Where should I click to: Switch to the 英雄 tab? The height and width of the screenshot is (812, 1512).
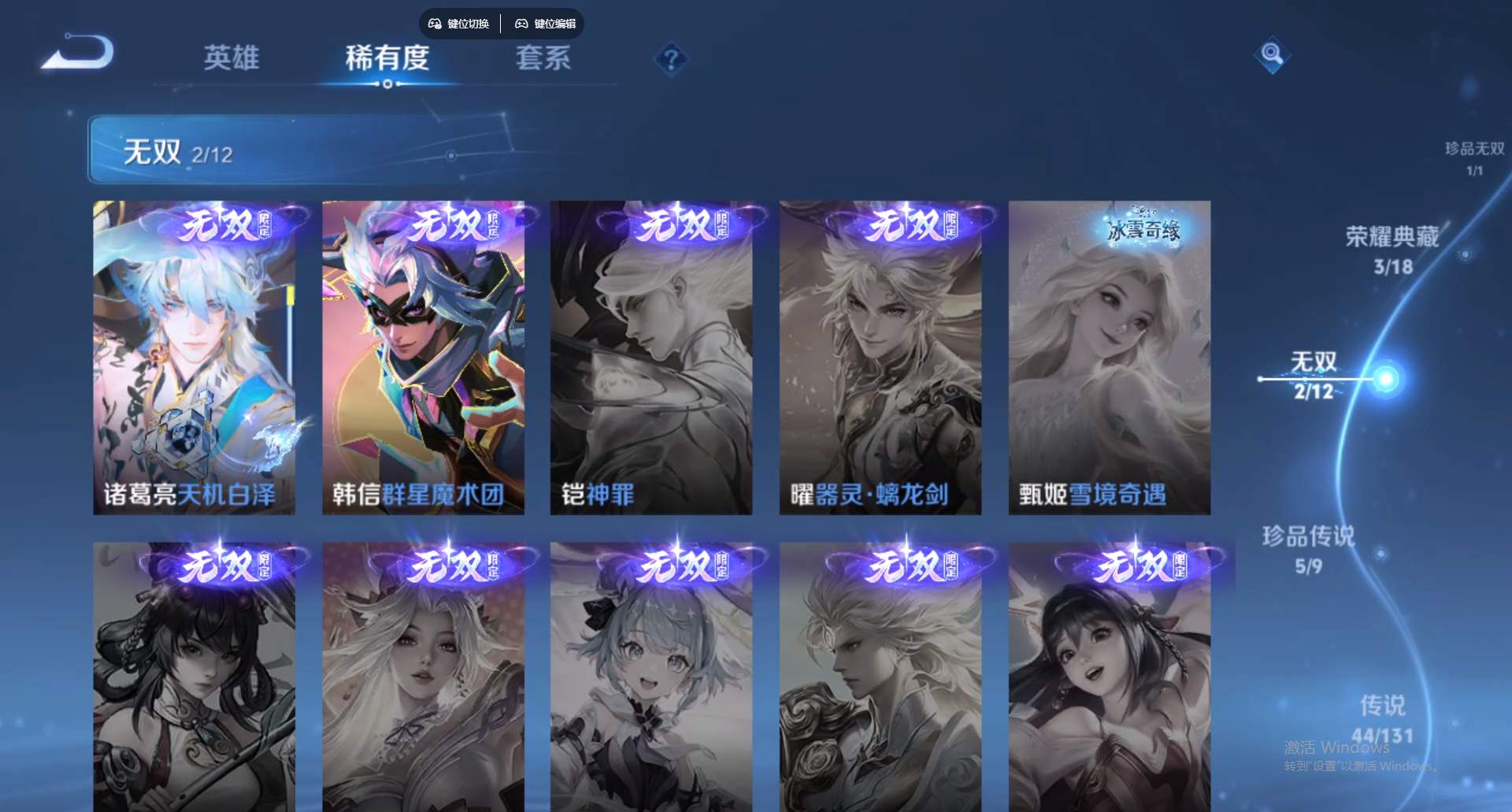click(232, 59)
